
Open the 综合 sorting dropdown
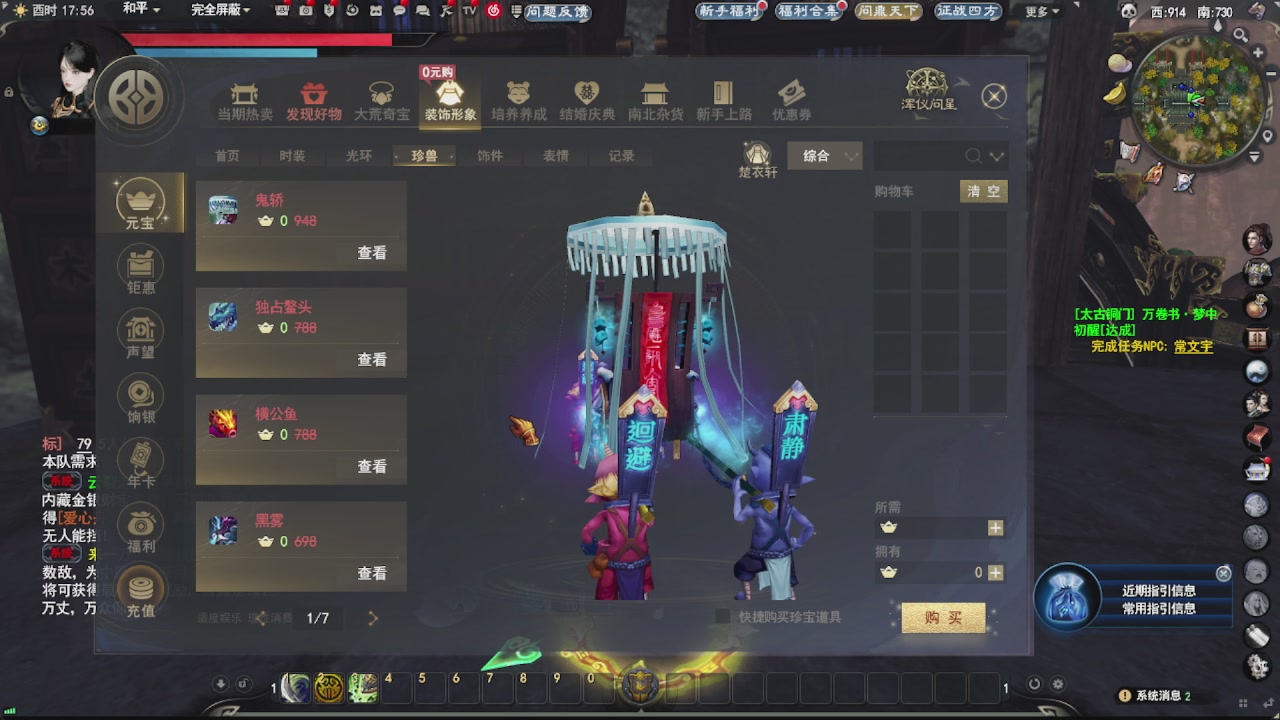click(x=823, y=156)
